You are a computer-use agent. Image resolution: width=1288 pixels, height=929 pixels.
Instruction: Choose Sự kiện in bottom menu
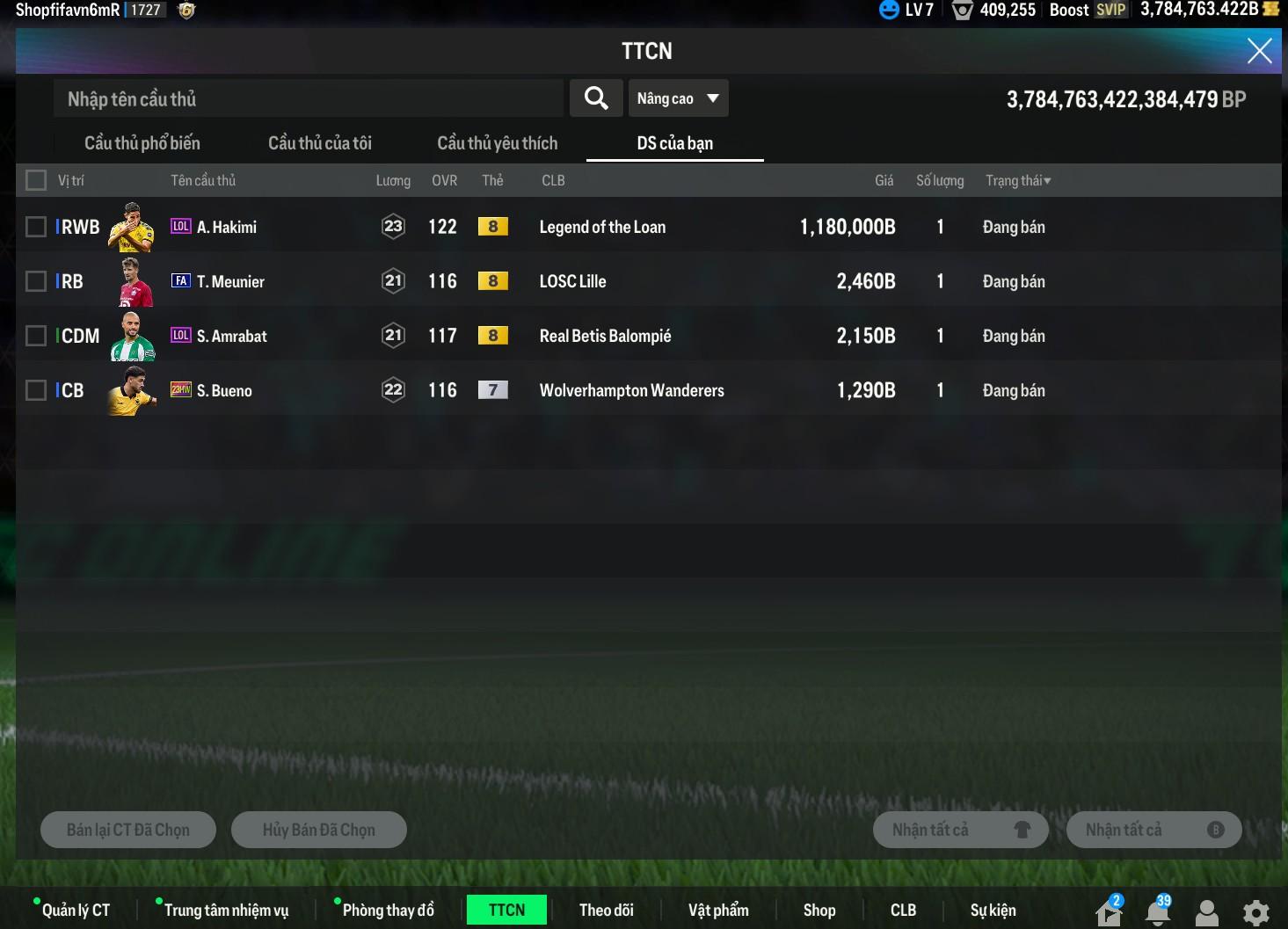[x=993, y=910]
